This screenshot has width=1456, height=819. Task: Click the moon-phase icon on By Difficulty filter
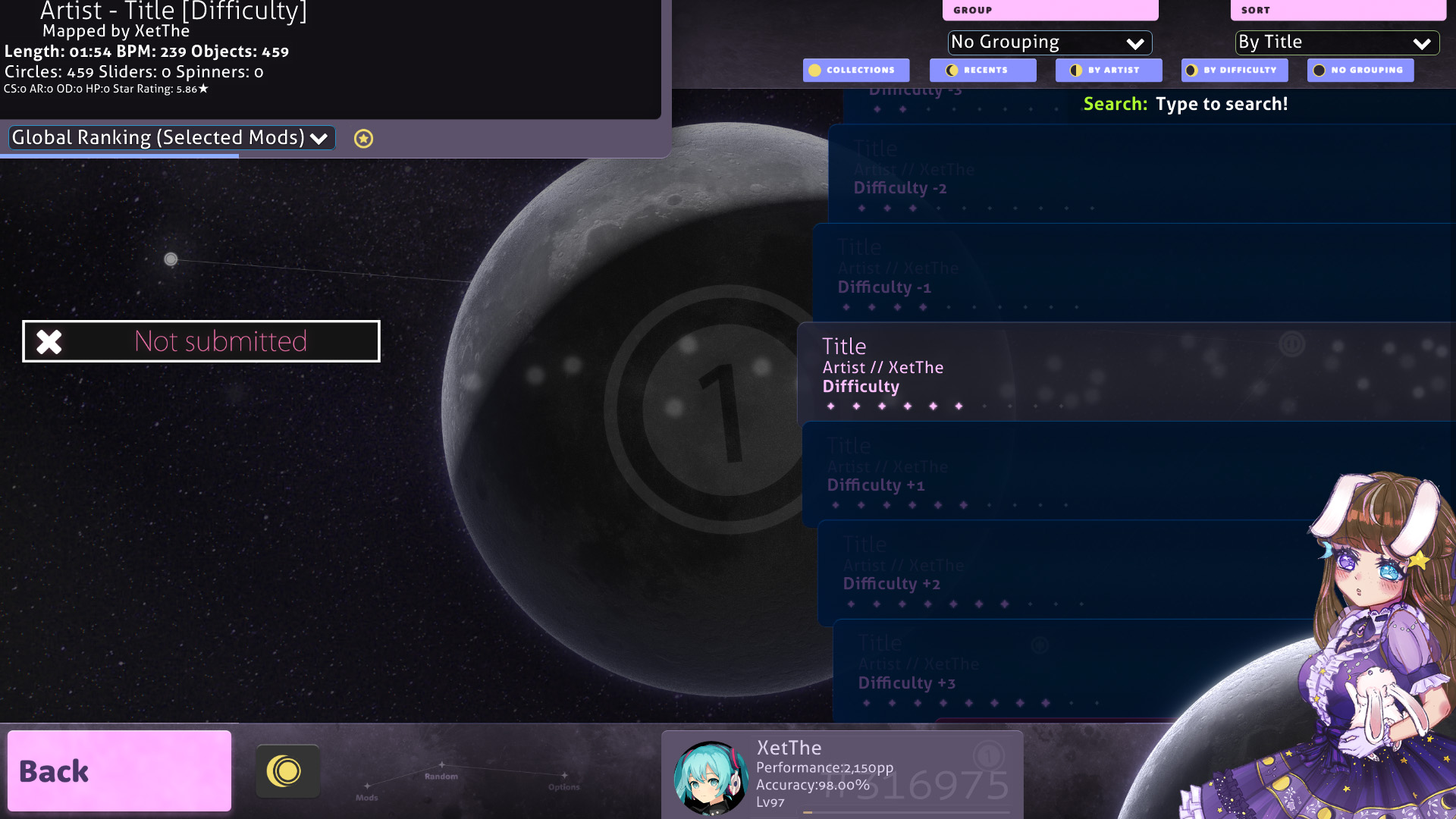point(1192,70)
